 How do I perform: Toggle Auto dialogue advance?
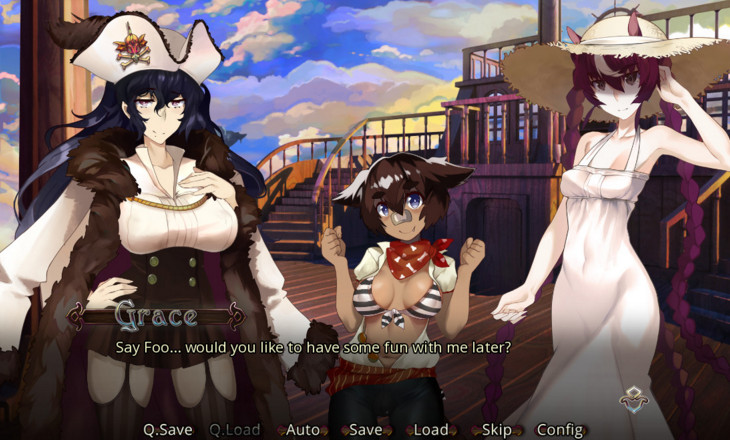[x=303, y=430]
